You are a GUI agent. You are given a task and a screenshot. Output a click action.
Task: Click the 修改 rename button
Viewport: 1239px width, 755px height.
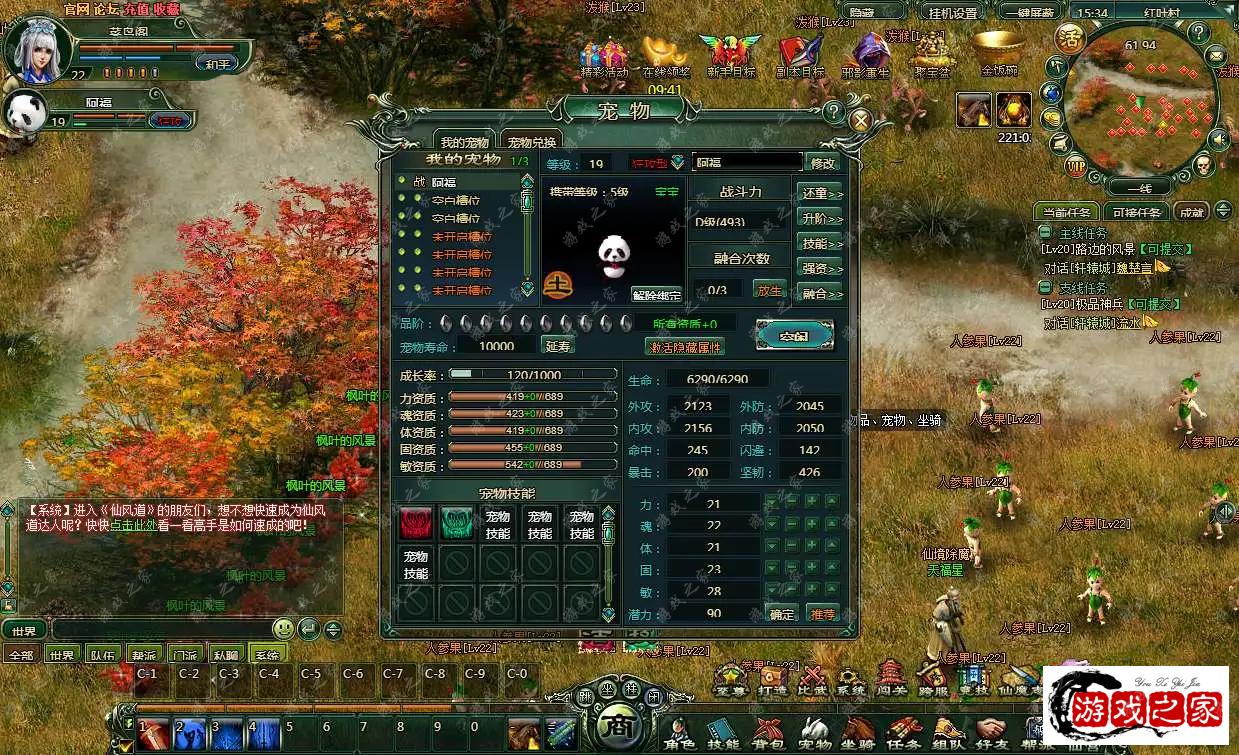[822, 162]
